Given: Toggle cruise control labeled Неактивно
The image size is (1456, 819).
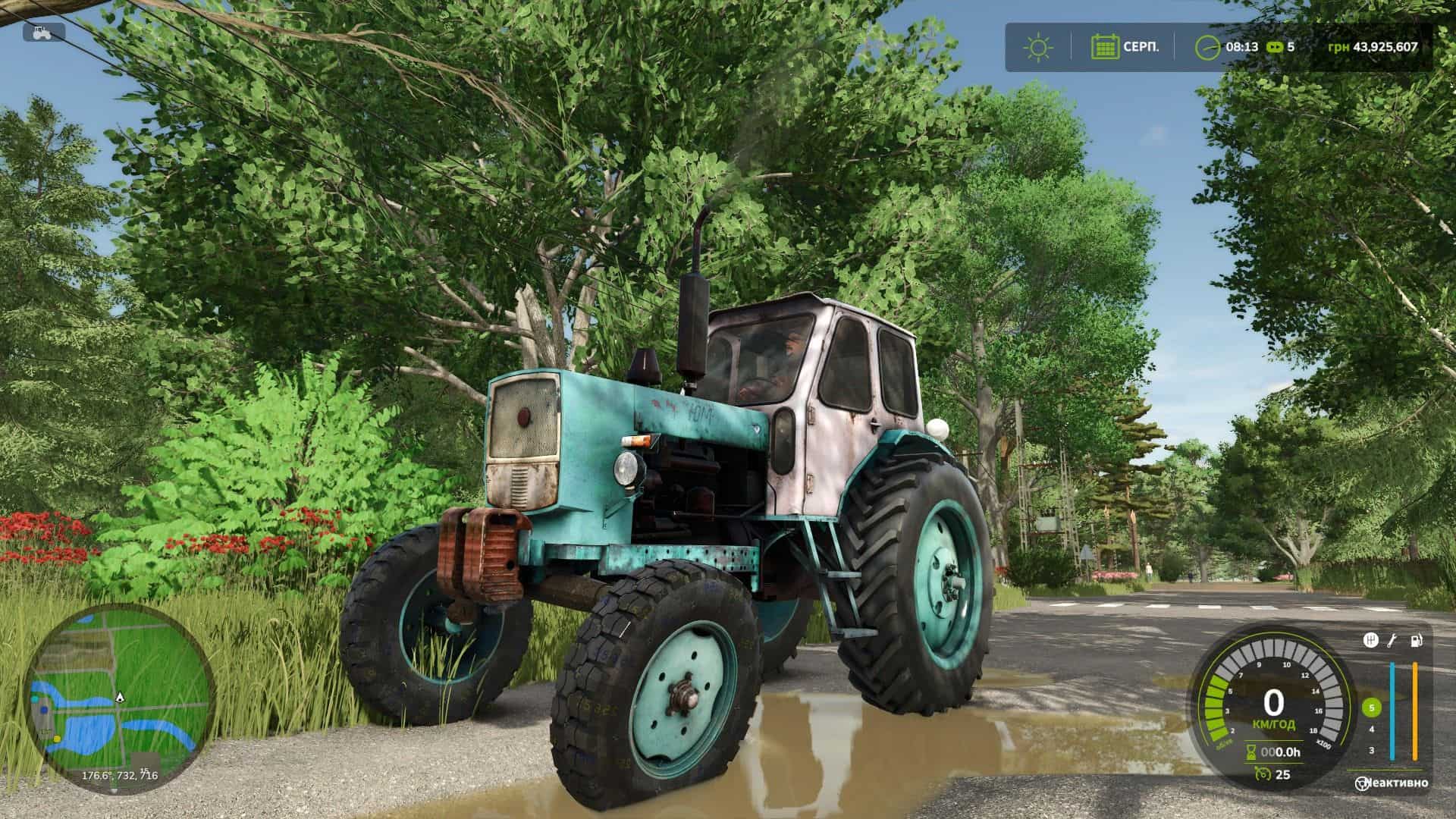Looking at the screenshot, I should tap(1398, 783).
